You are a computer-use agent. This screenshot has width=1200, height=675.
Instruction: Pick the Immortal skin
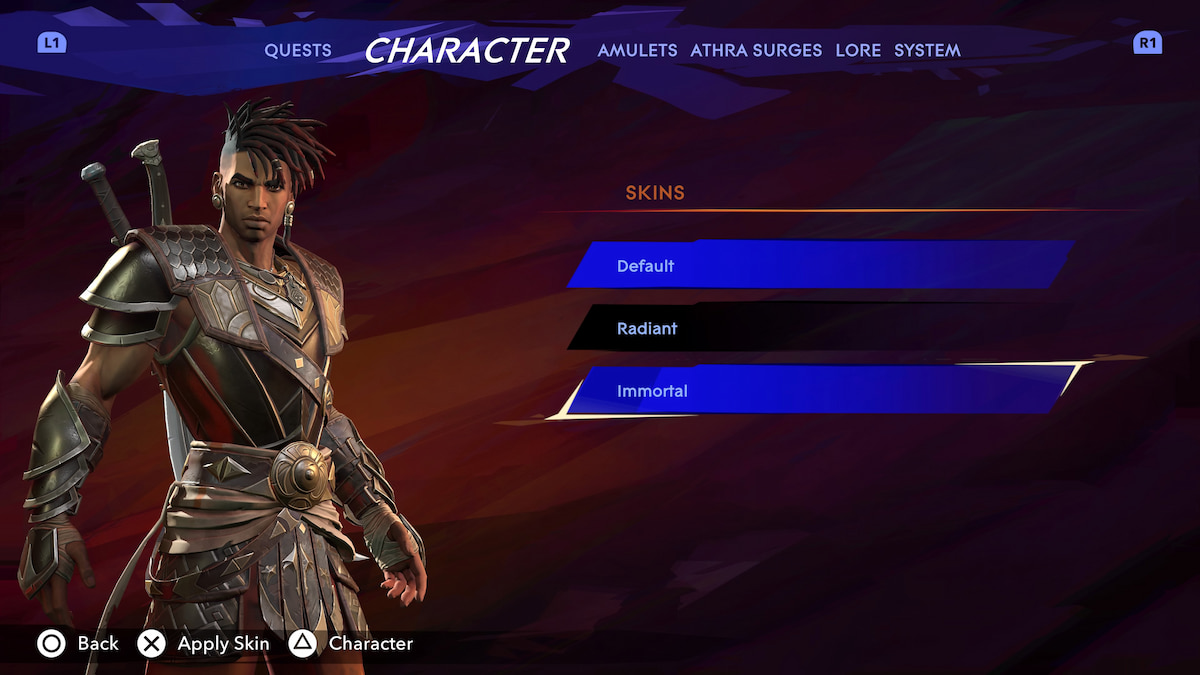coord(820,391)
